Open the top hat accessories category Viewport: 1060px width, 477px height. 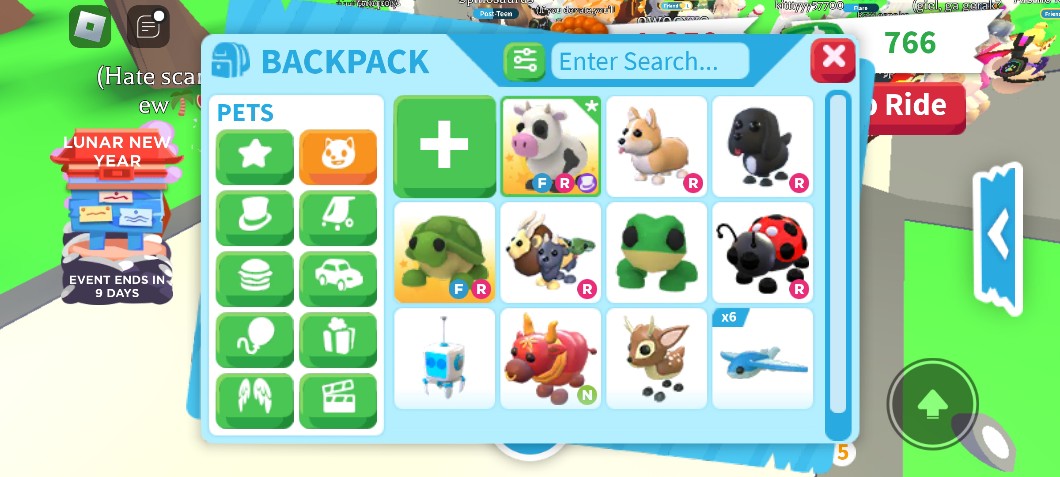point(255,217)
